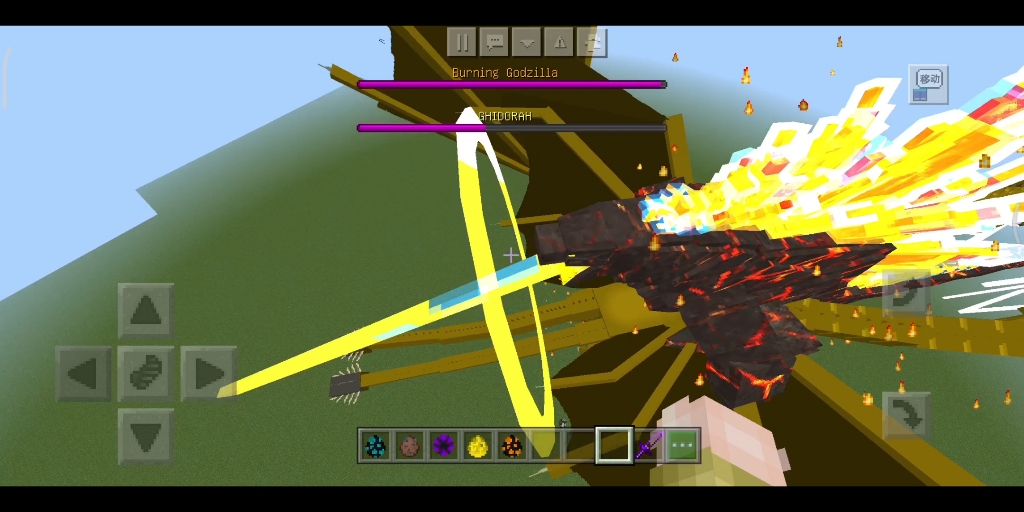The width and height of the screenshot is (1024, 512).
Task: Tap the lower curved-arrow button on the right
Action: click(906, 415)
